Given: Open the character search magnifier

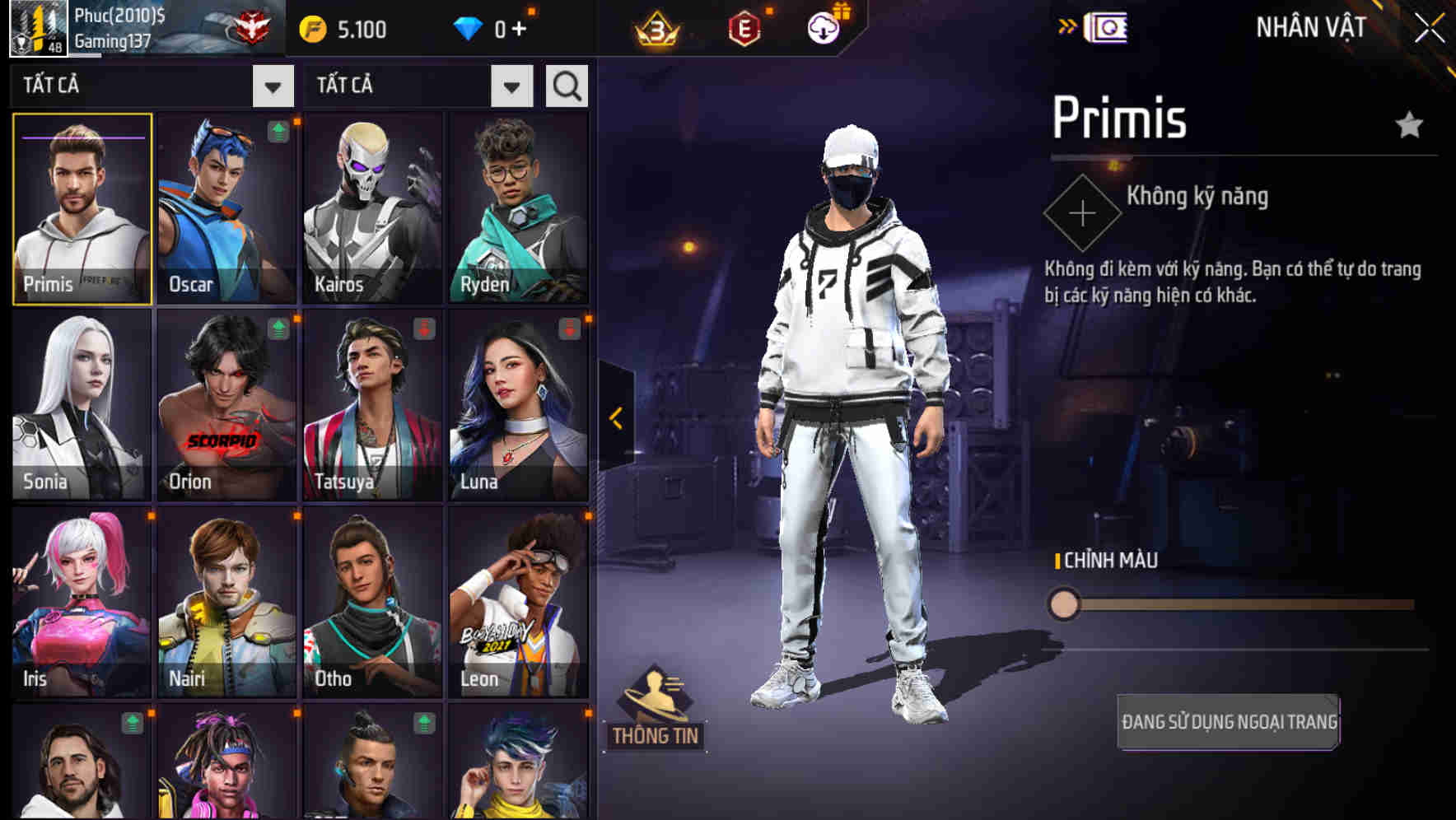Looking at the screenshot, I should (566, 85).
